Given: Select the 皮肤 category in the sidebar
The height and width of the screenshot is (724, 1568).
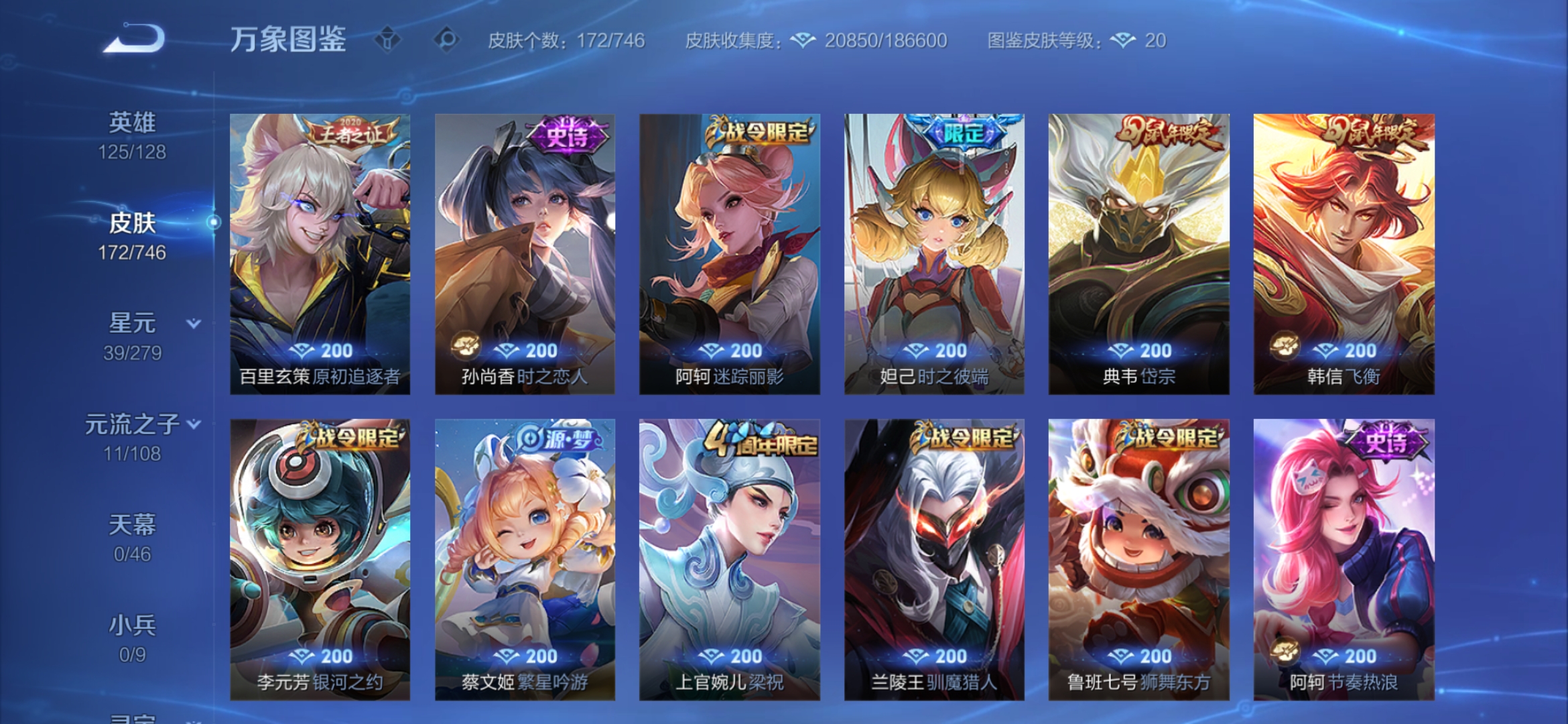Looking at the screenshot, I should 132,224.
